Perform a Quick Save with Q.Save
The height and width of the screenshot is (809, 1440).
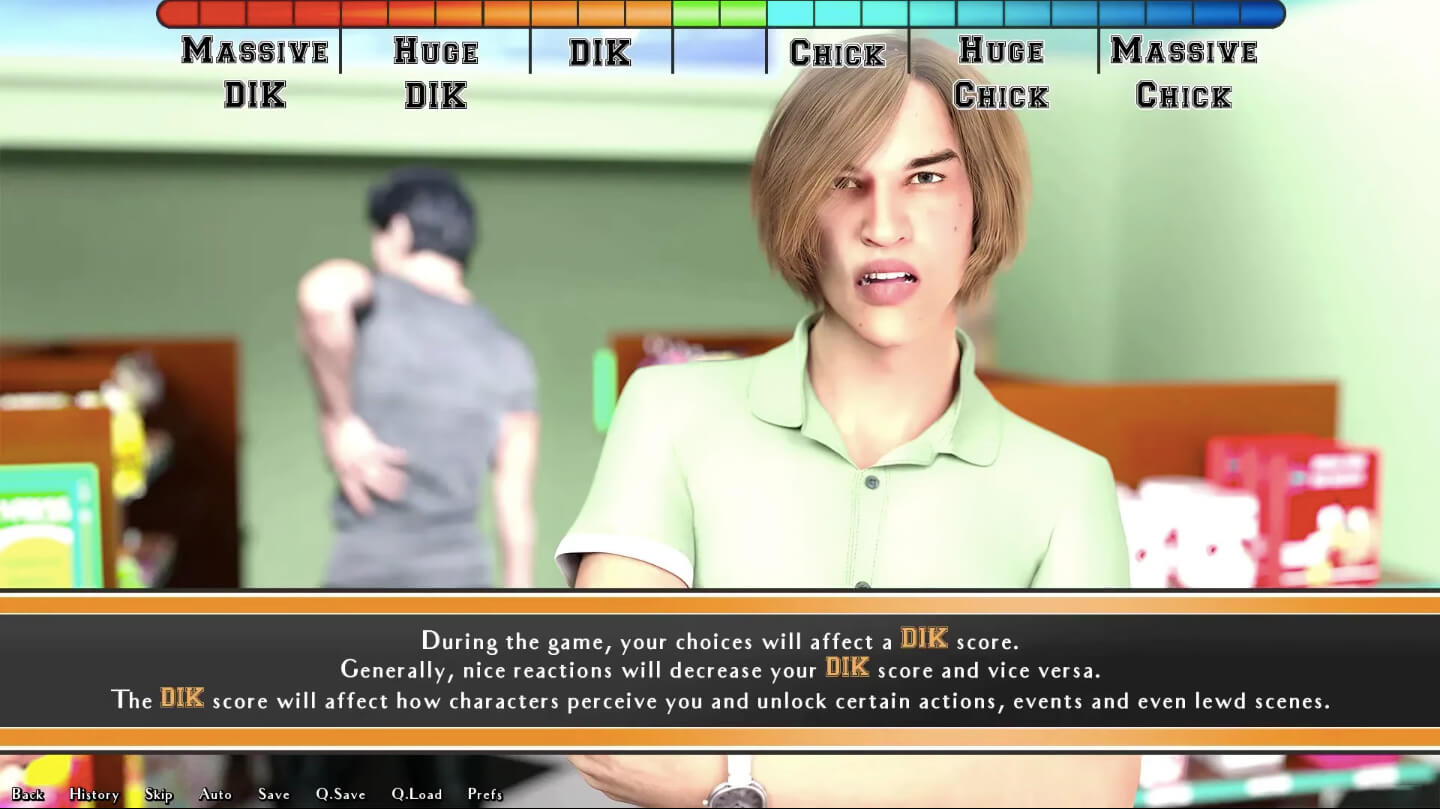[340, 794]
